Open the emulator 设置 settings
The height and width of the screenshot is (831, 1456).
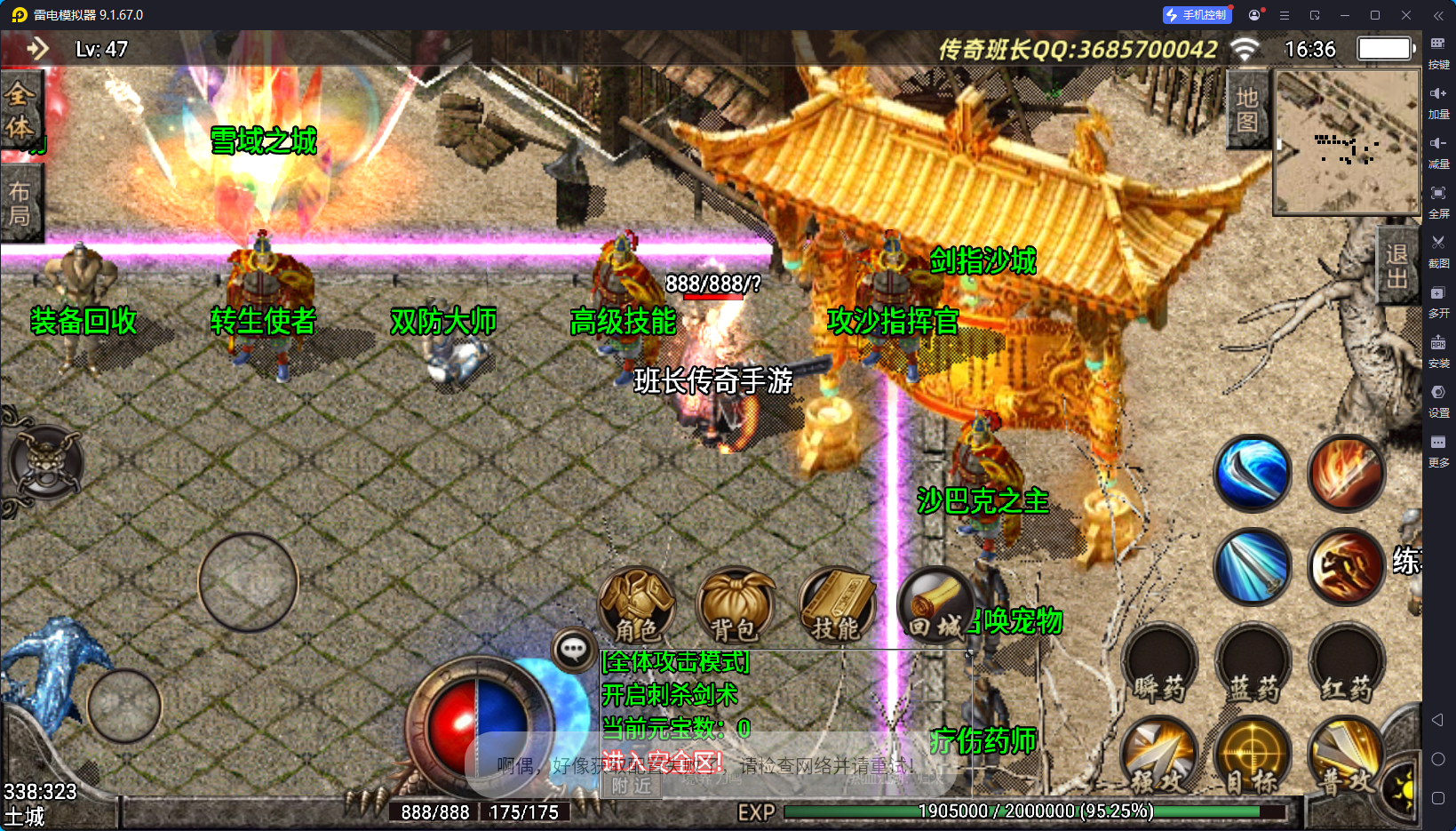pos(1438,398)
